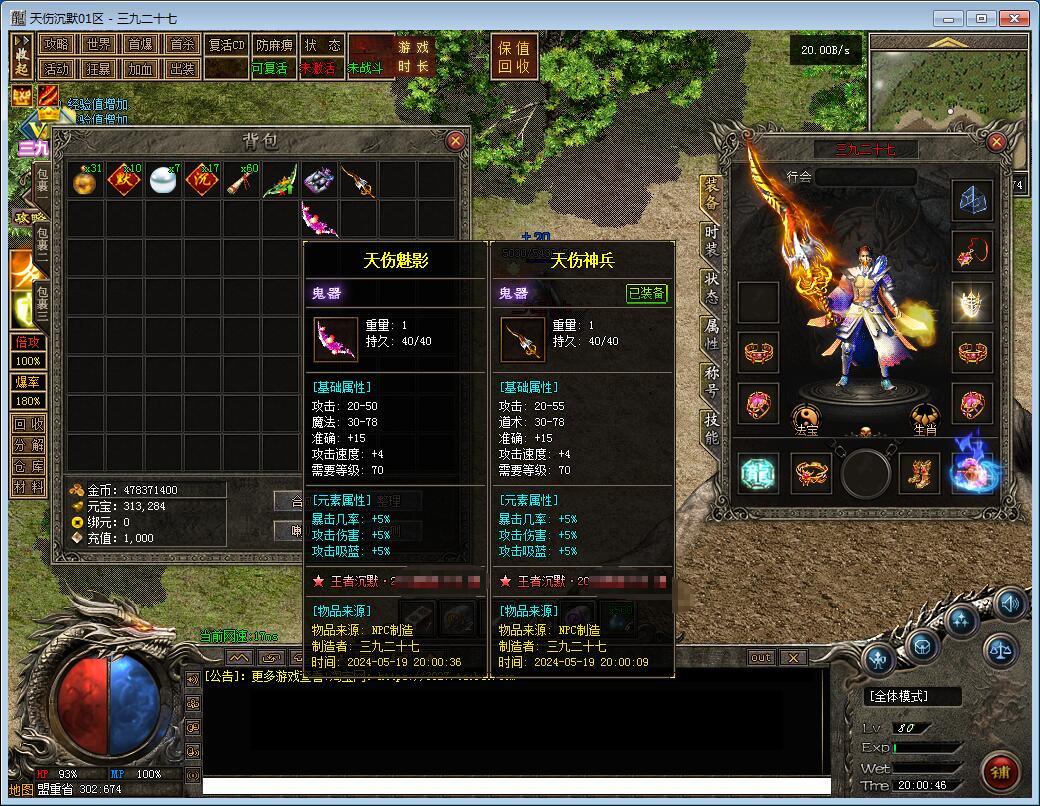Click the 仓库 warehouse button

tap(28, 466)
